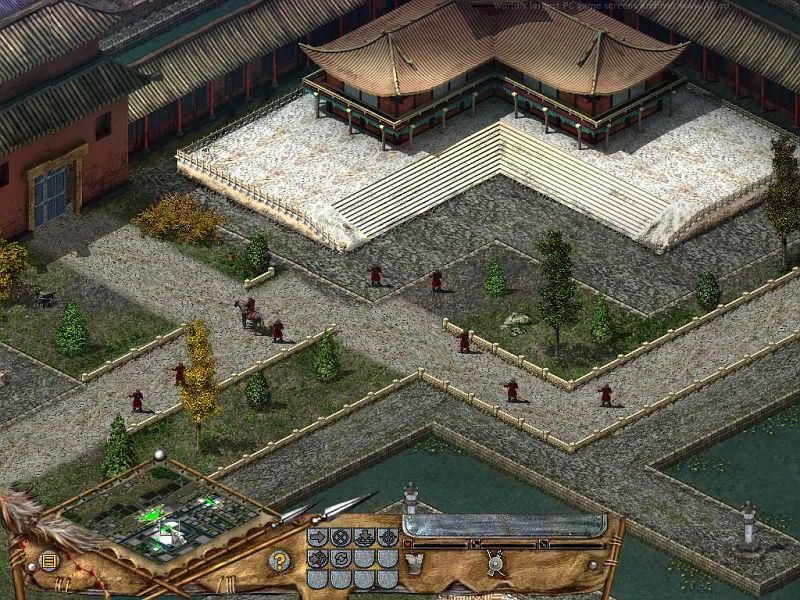This screenshot has width=800, height=600.
Task: Select the move arrow command
Action: pos(318,537)
